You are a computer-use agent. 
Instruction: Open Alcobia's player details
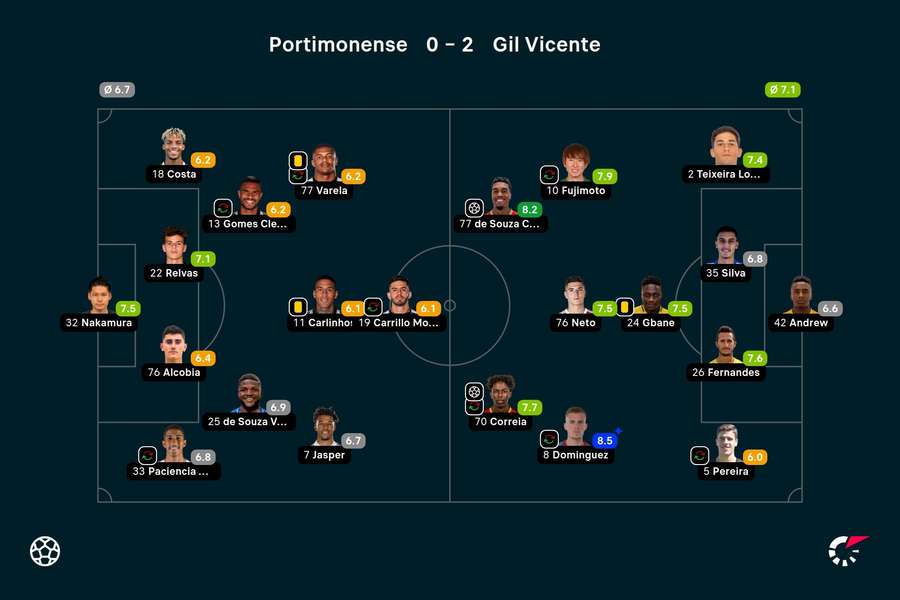(x=175, y=353)
